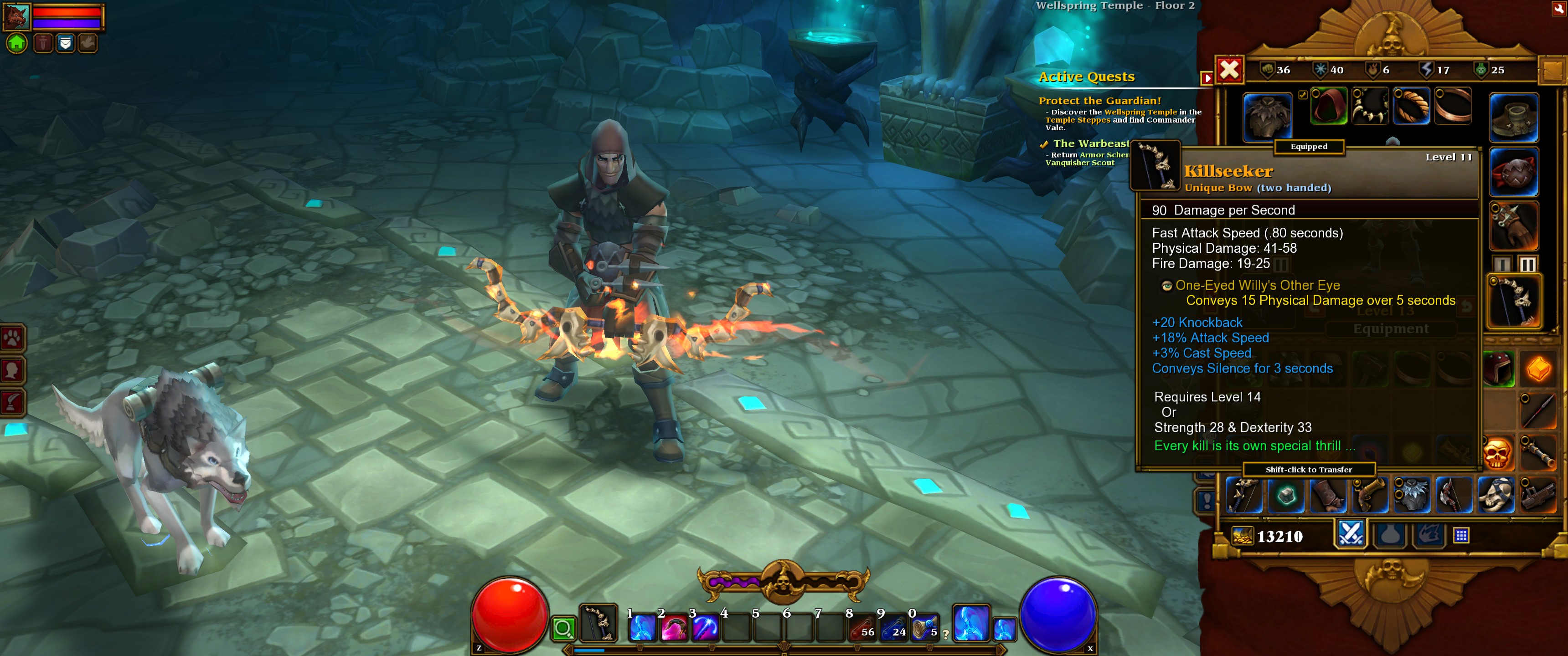The width and height of the screenshot is (1568, 656).
Task: Activate the pink skill in hotbar slot 2
Action: coord(673,627)
